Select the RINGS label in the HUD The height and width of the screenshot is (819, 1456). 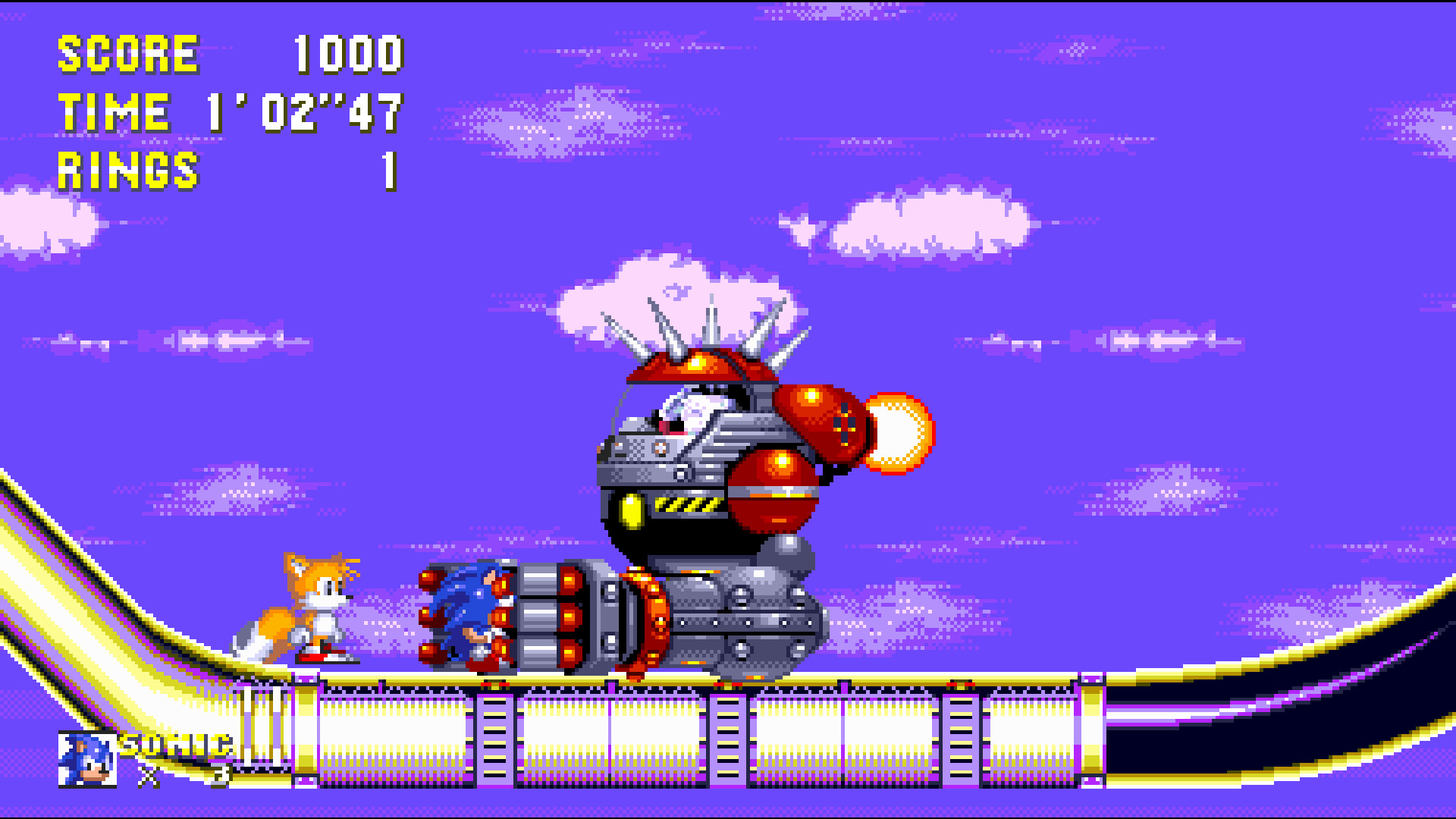[129, 168]
